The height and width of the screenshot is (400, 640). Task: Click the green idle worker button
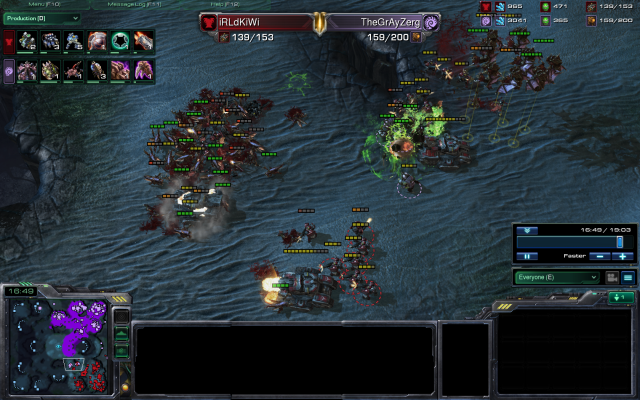(621, 297)
